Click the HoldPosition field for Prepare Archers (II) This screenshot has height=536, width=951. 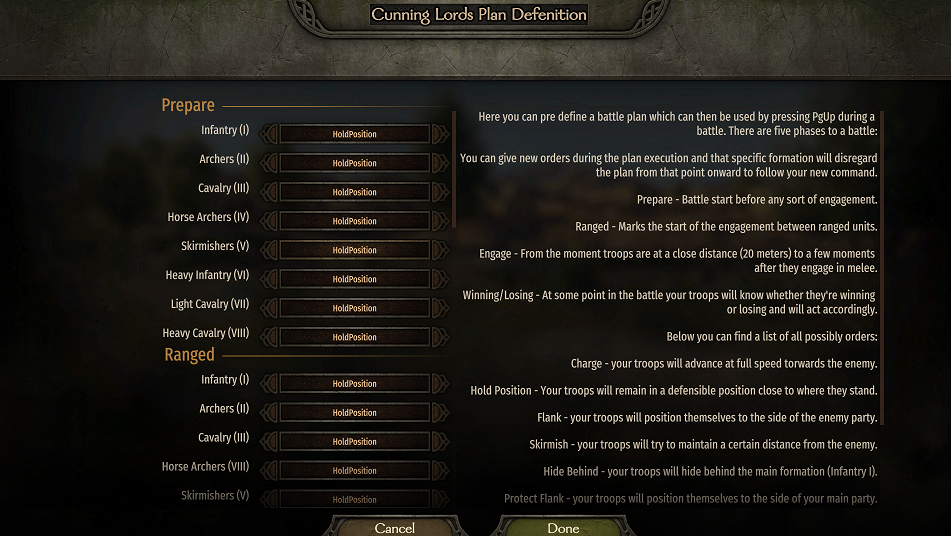point(354,163)
